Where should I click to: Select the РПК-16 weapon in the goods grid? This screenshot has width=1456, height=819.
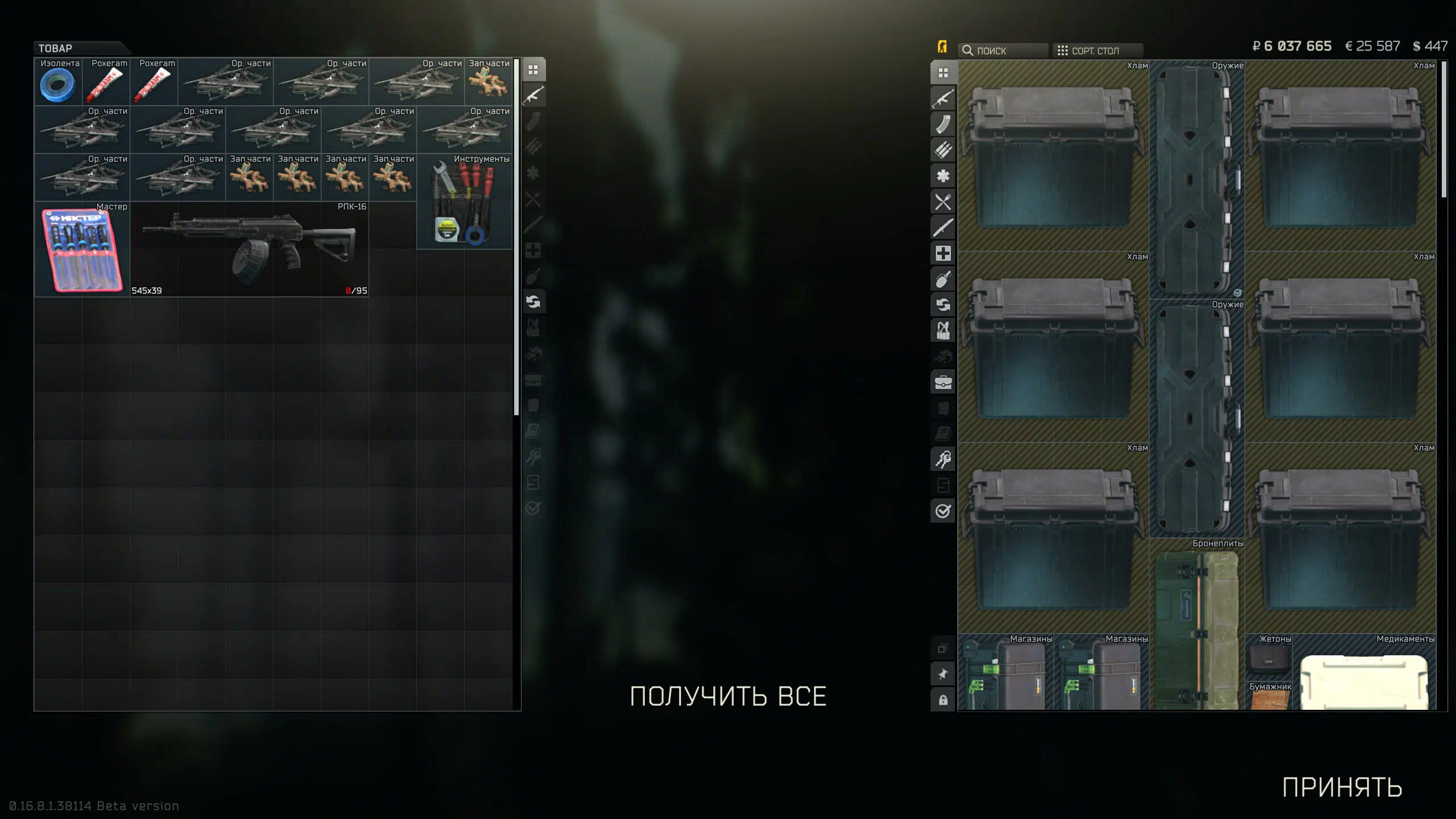250,249
